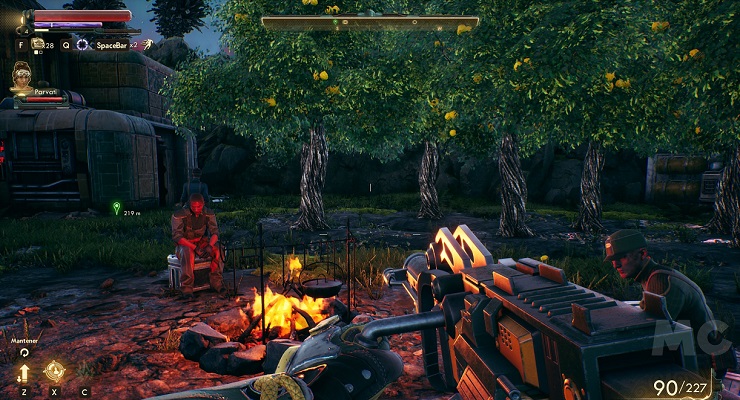Click the dodge running-figure icon
This screenshot has width=740, height=400.
click(147, 44)
